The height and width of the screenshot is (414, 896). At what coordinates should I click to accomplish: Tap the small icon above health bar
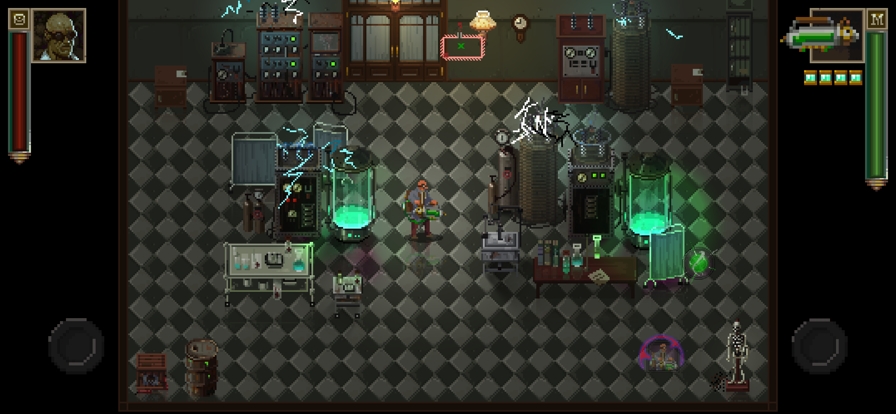19,17
